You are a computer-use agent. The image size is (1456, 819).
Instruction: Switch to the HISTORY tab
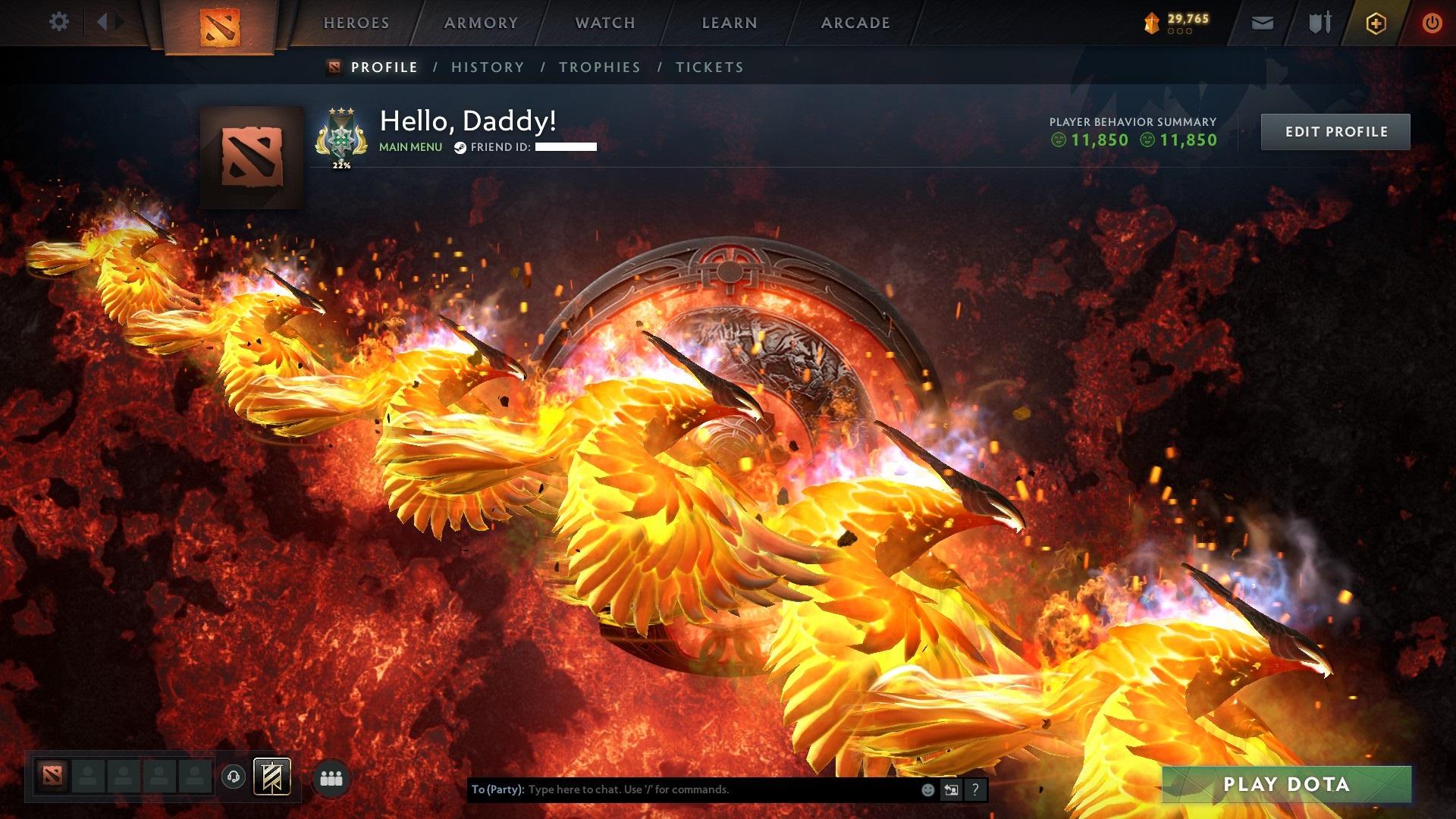coord(486,67)
